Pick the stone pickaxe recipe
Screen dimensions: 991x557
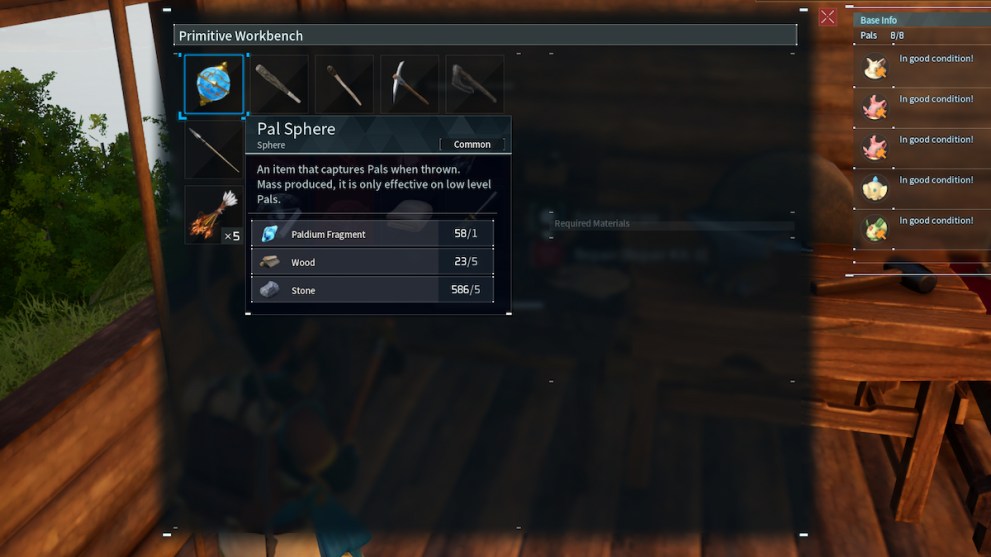[409, 85]
